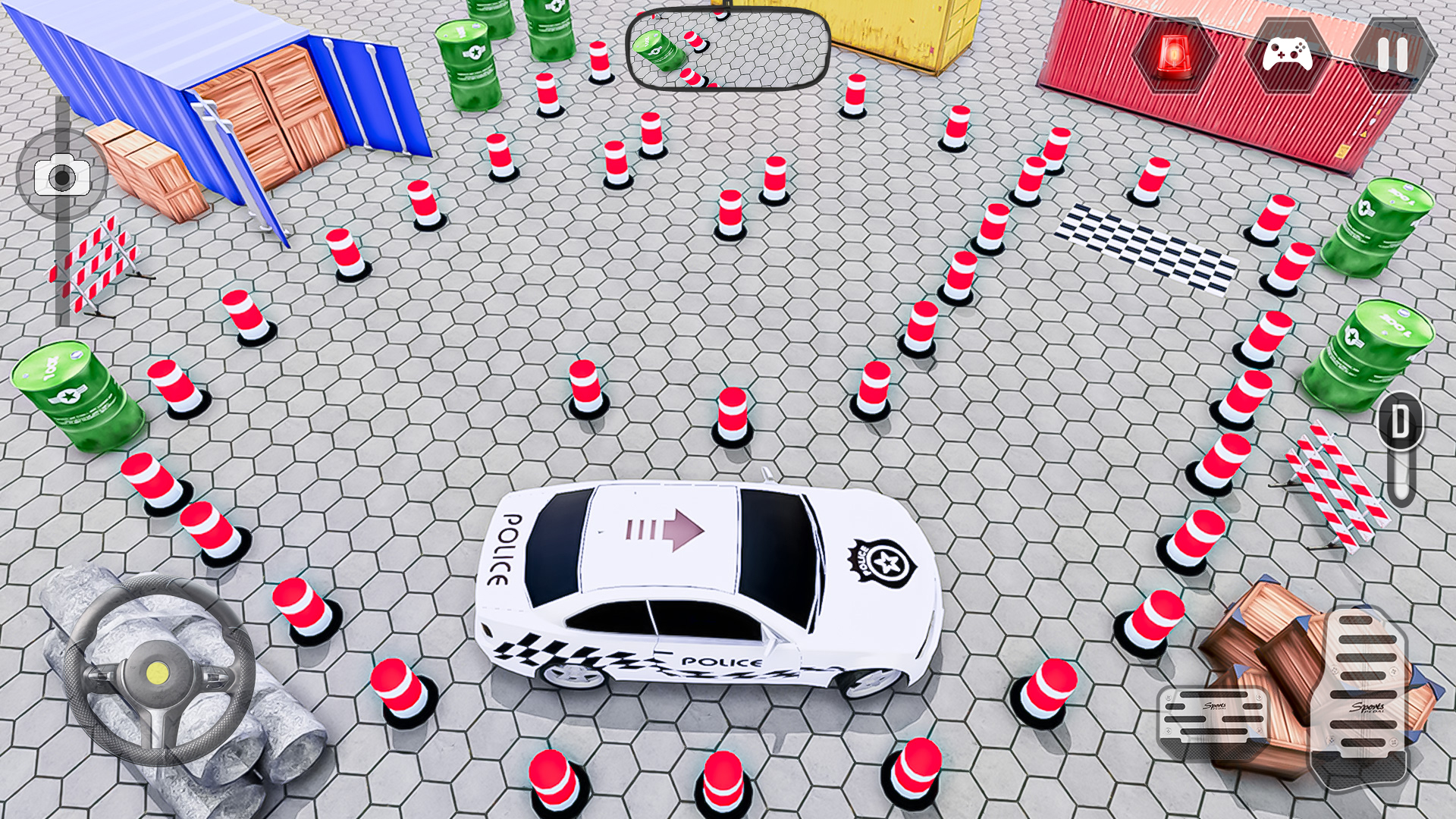Activate the police siren light button
The height and width of the screenshot is (819, 1456).
coord(1174,55)
